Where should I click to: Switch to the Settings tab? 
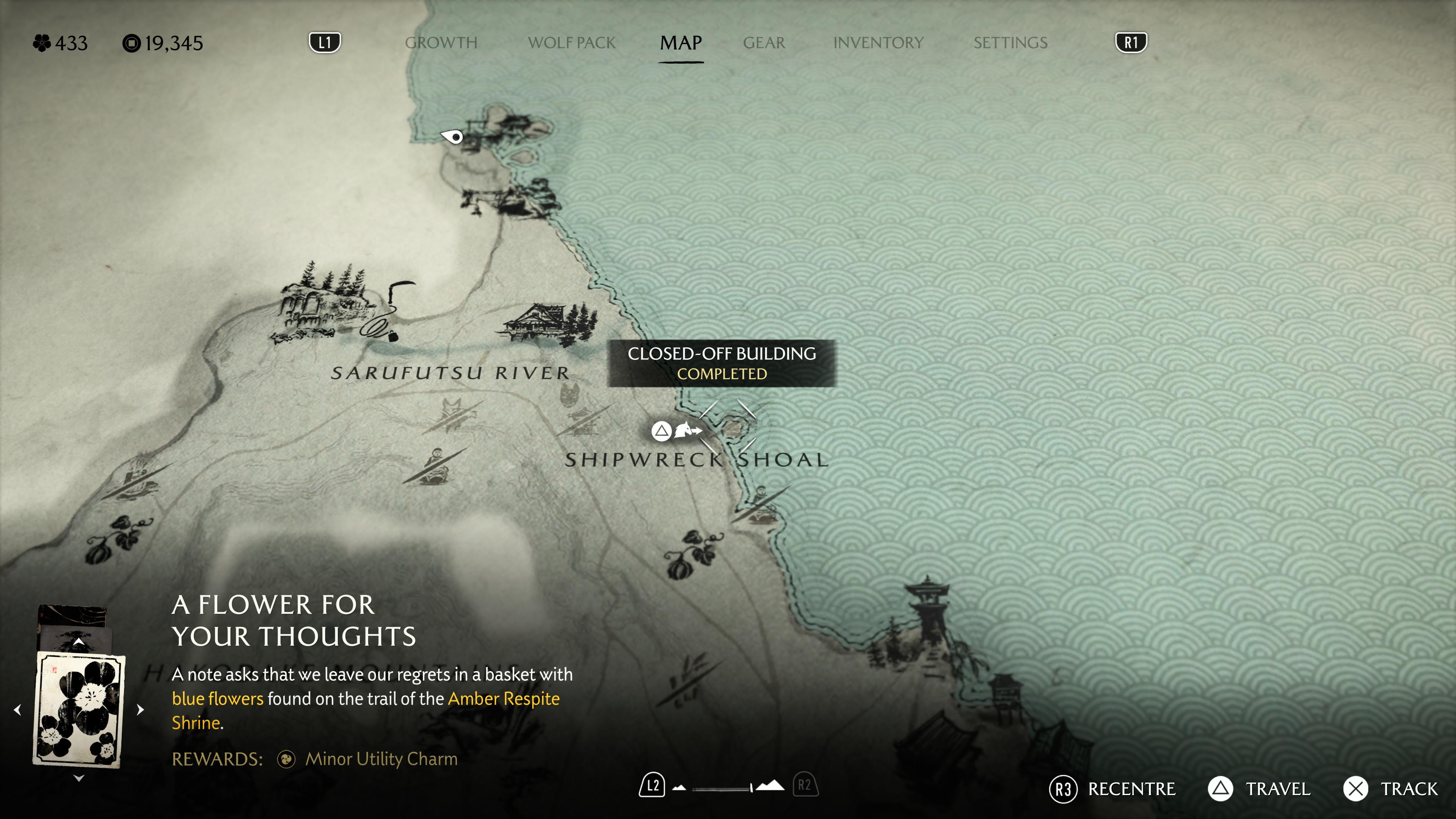click(x=1010, y=43)
